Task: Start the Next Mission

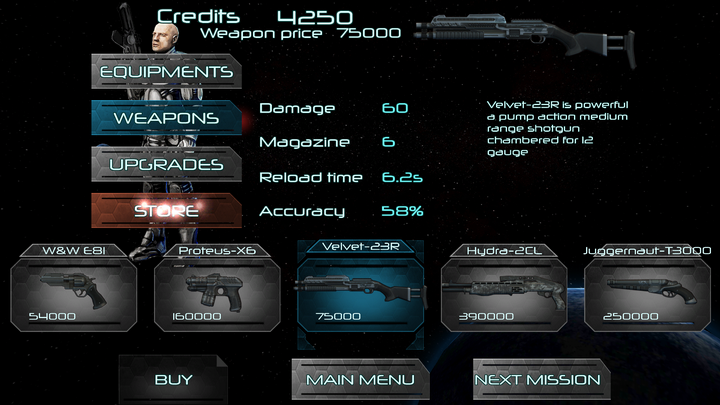Action: click(538, 380)
